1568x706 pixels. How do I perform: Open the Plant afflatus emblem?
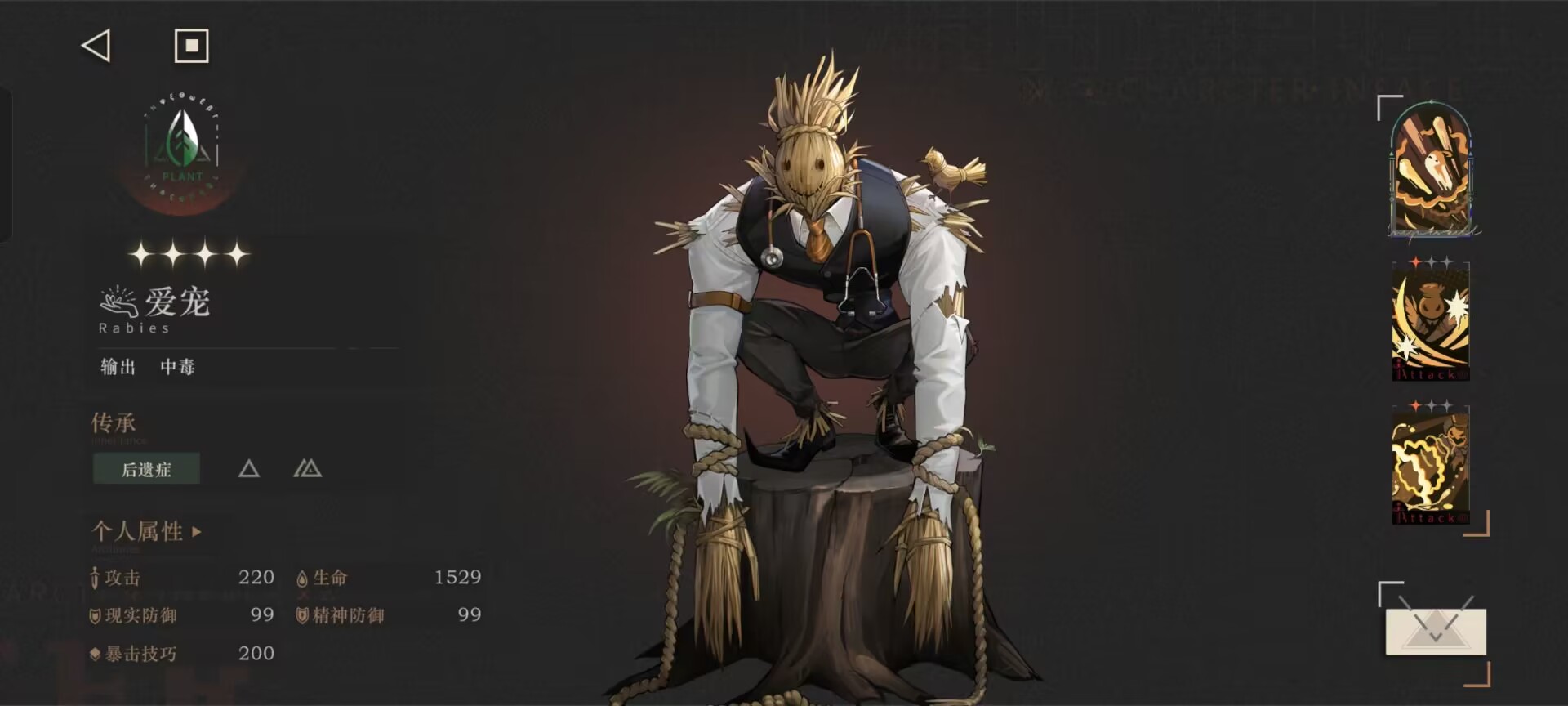coord(182,150)
